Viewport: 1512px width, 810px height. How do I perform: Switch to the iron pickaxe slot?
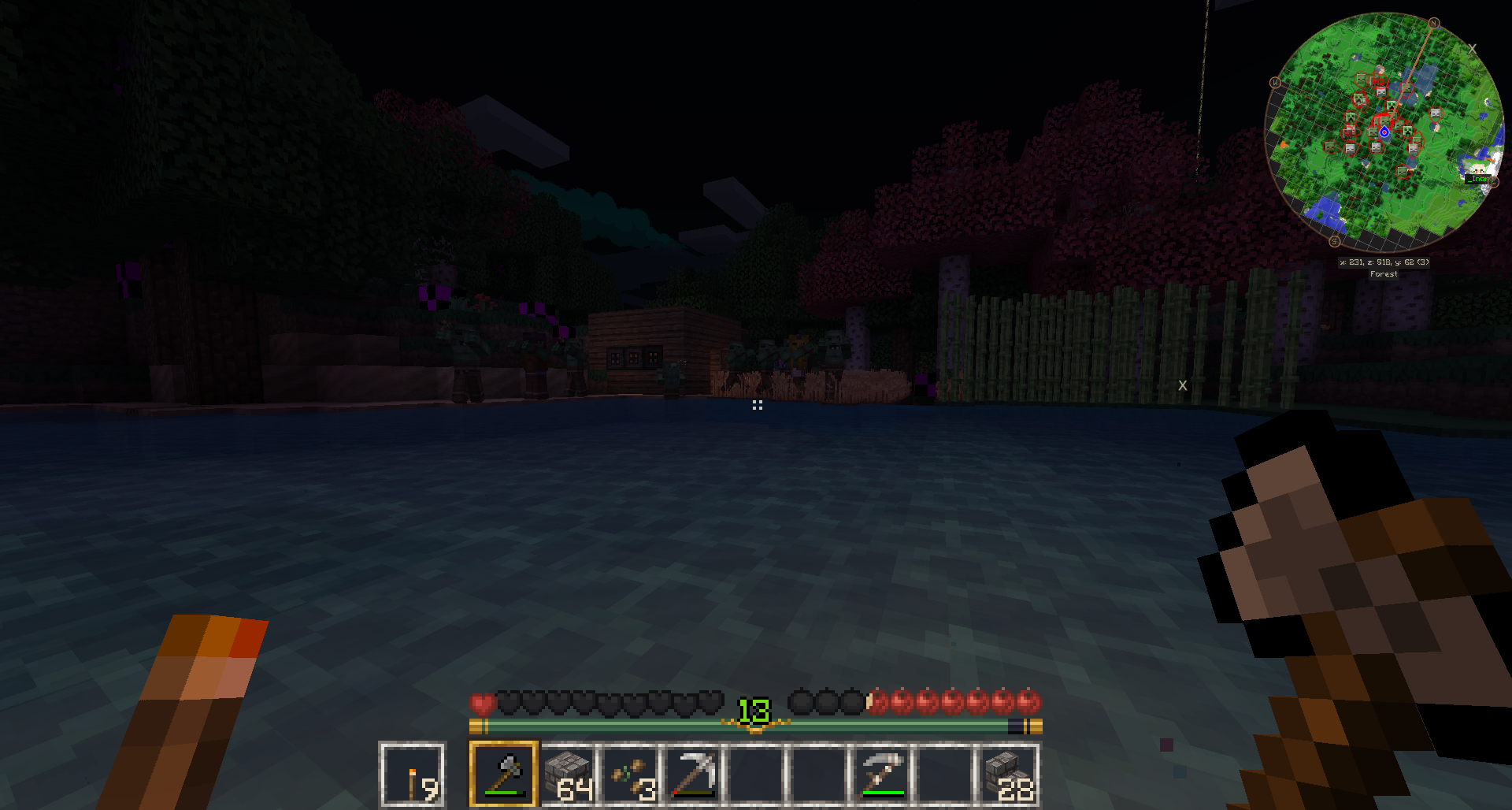693,774
